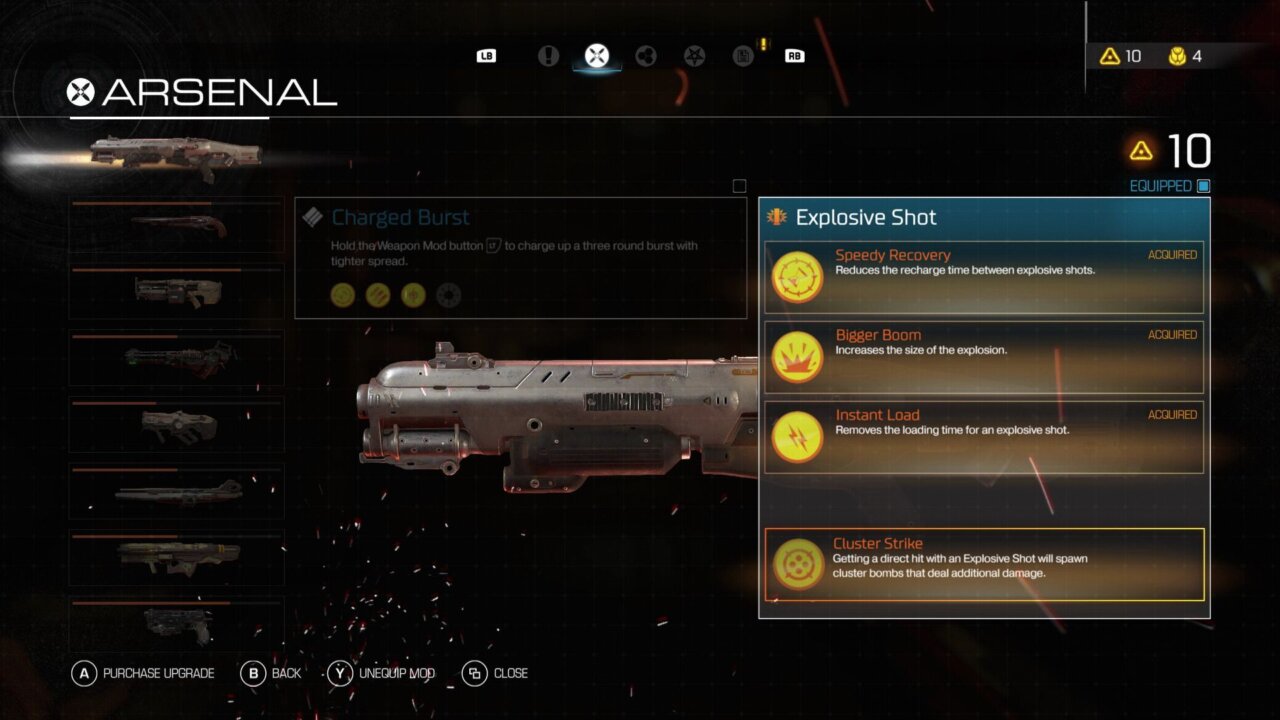Open the document Codex tab

point(743,56)
